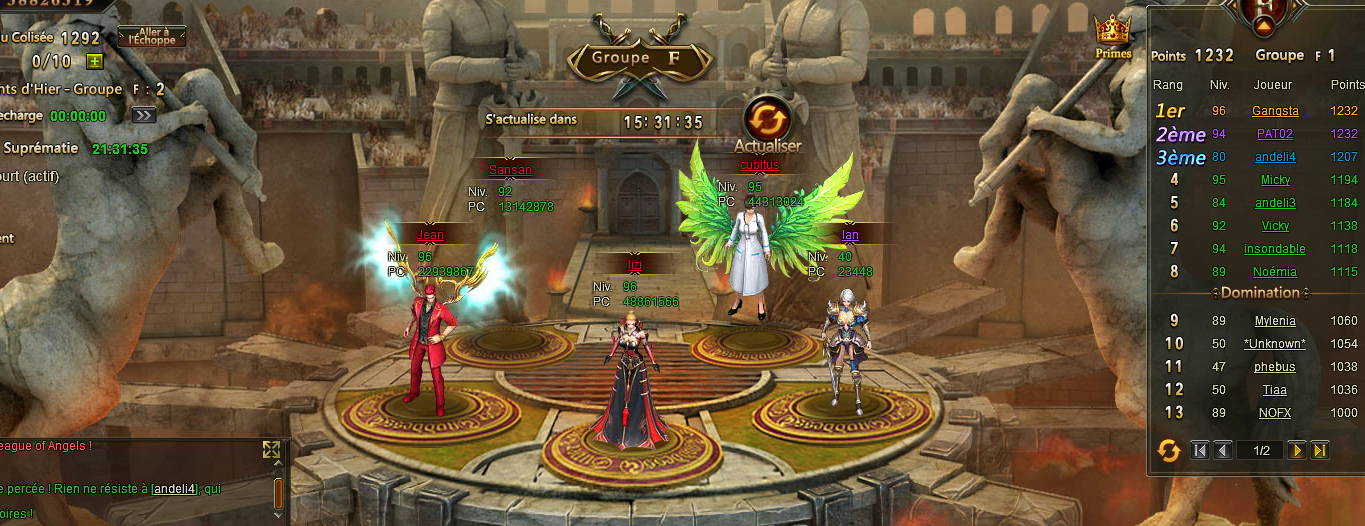
Task: Choose opponent Jean name label
Action: [430, 235]
